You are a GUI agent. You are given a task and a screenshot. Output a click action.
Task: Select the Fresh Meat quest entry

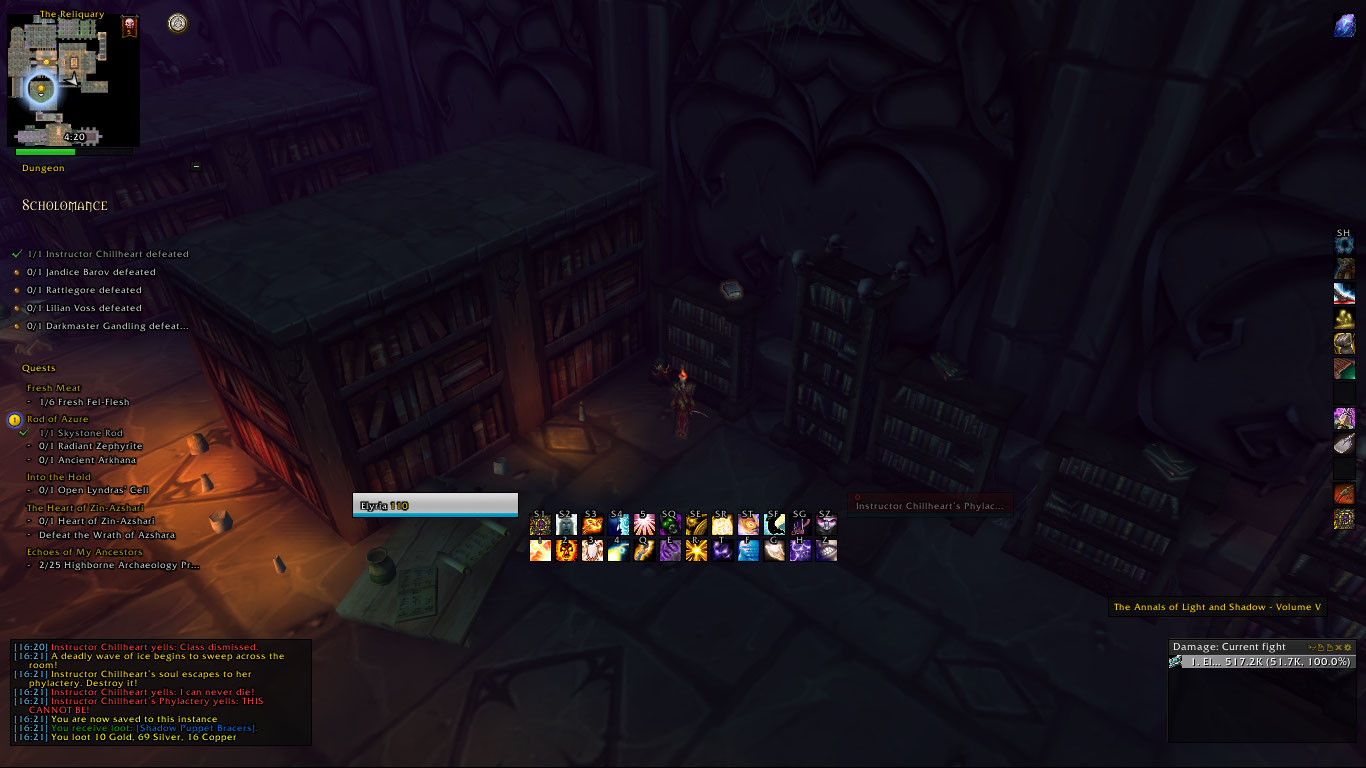click(x=54, y=388)
